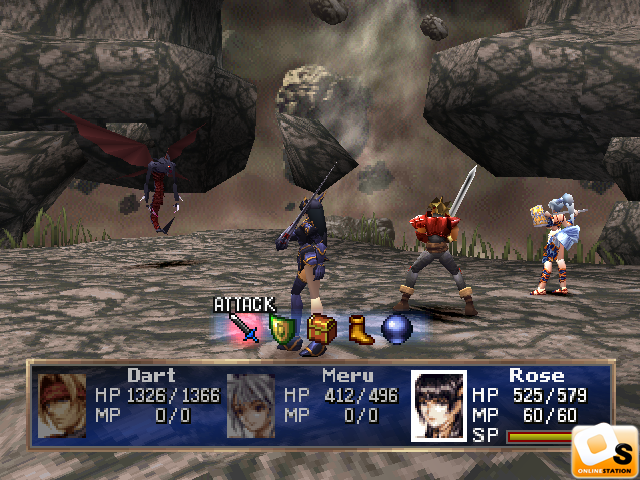Activate the blue orb command
640x480 pixels.
[397, 329]
